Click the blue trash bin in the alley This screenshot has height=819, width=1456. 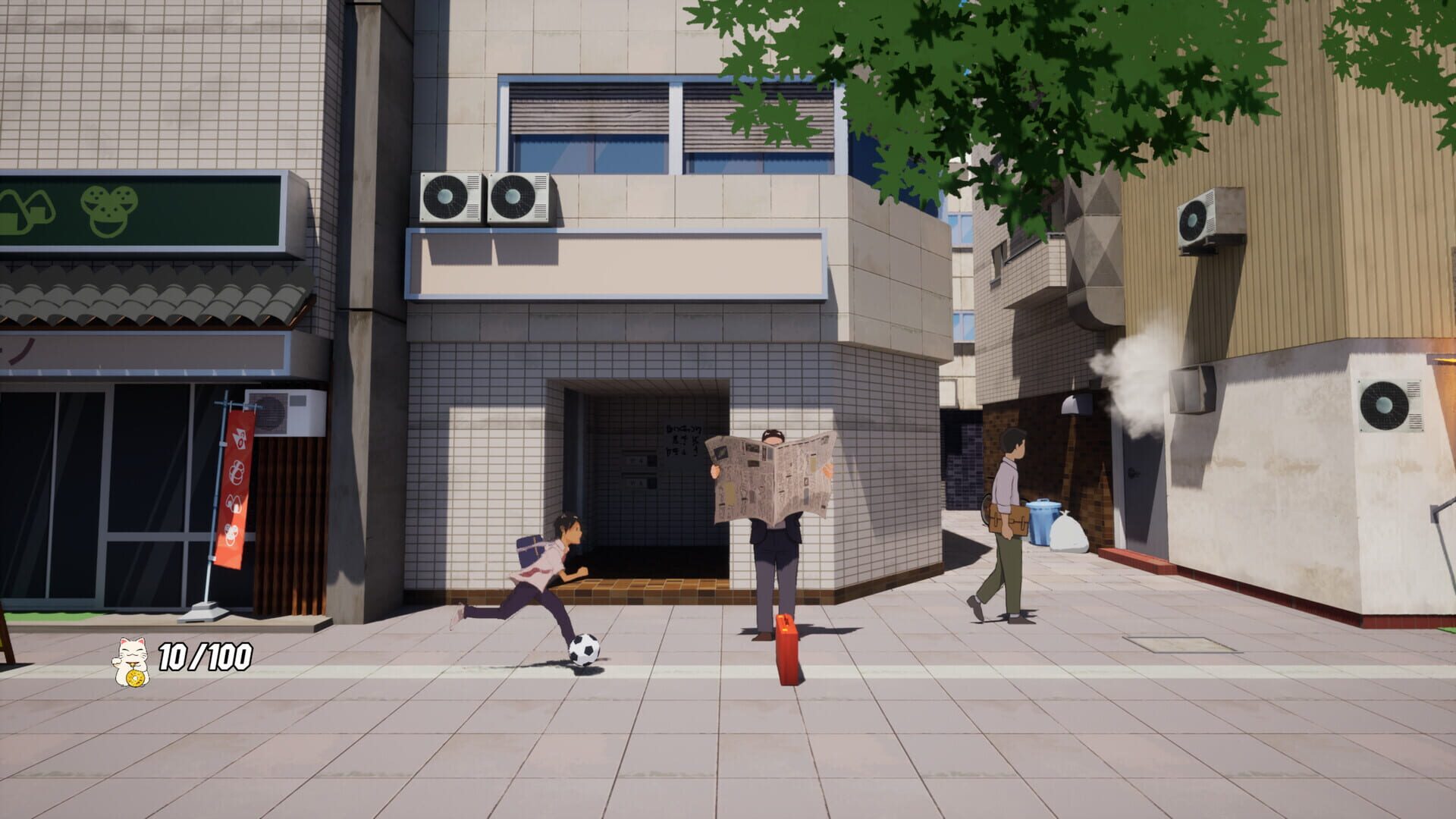(1045, 523)
